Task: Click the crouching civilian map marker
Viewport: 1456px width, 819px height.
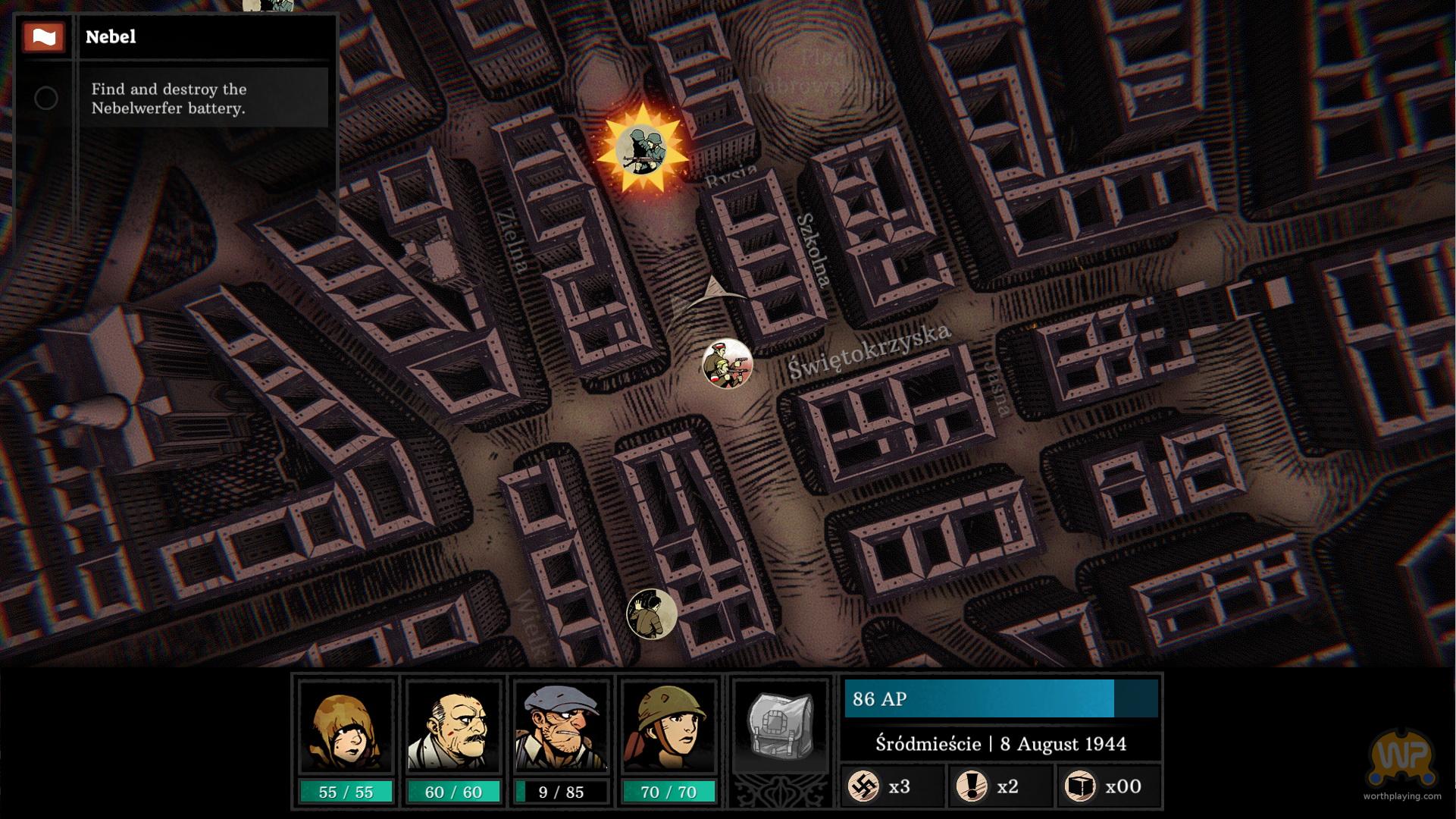Action: click(652, 613)
